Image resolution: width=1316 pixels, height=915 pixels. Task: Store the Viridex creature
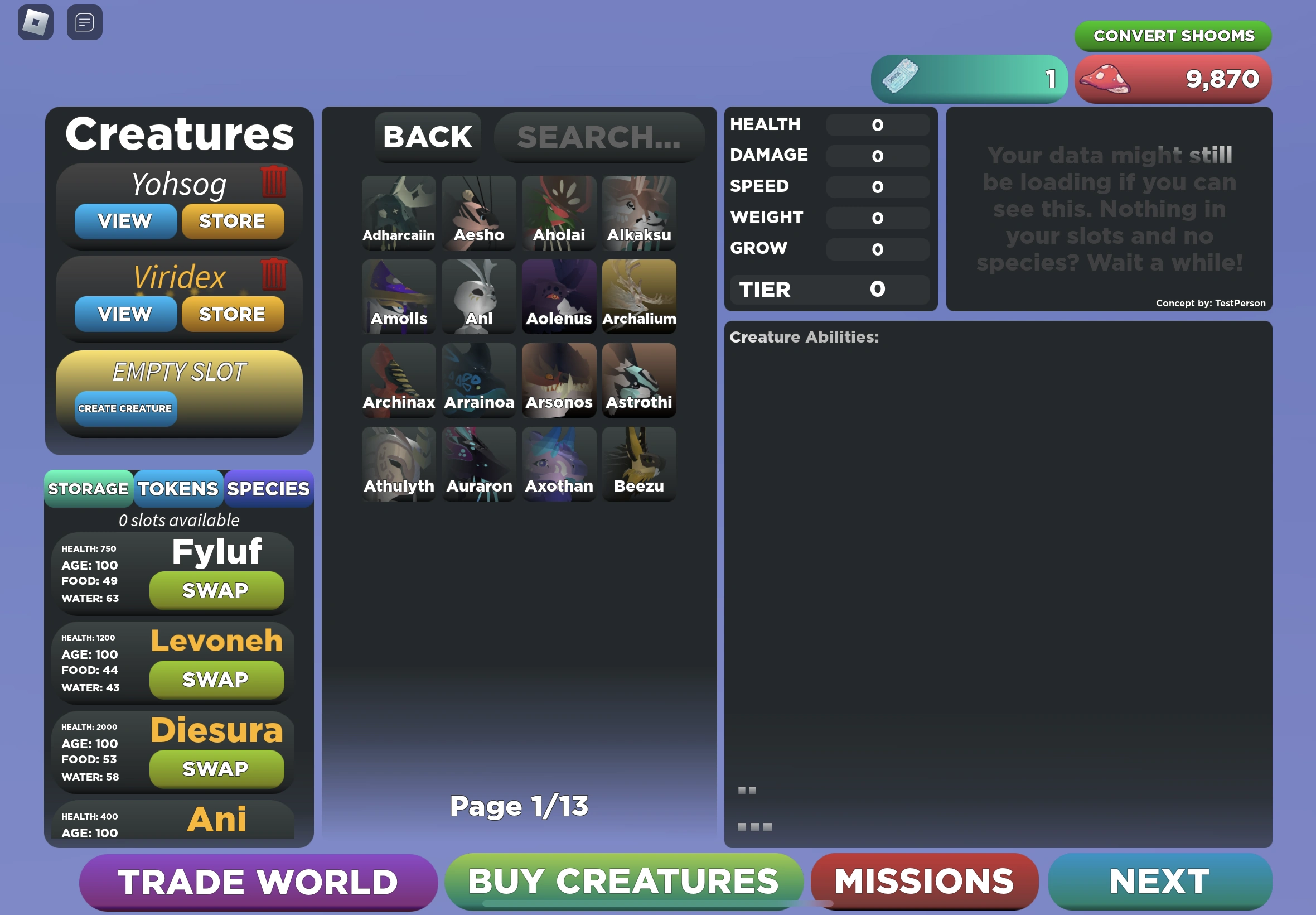[x=233, y=314]
